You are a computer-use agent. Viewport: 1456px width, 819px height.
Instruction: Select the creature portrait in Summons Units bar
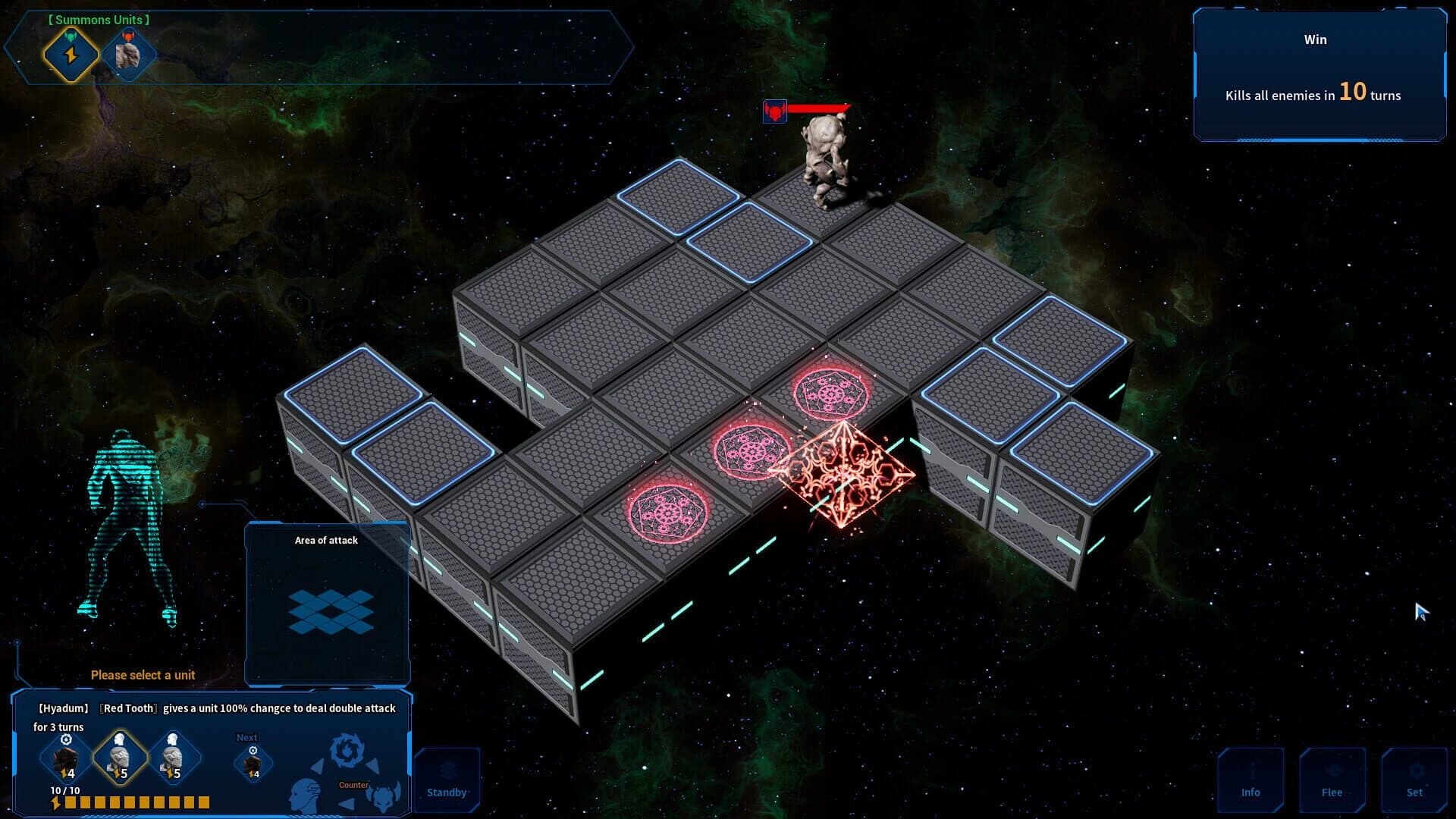tap(129, 53)
